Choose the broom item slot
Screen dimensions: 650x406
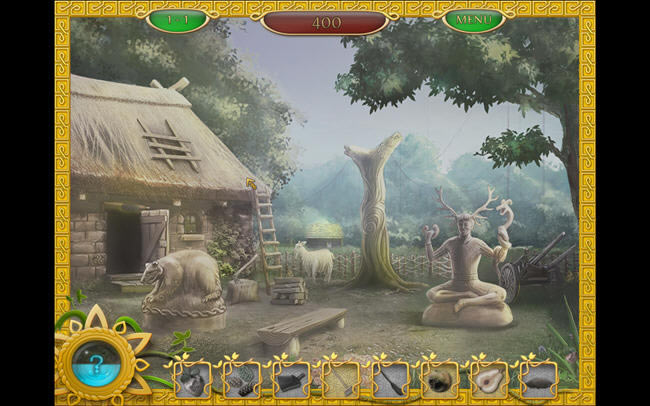[x=389, y=379]
